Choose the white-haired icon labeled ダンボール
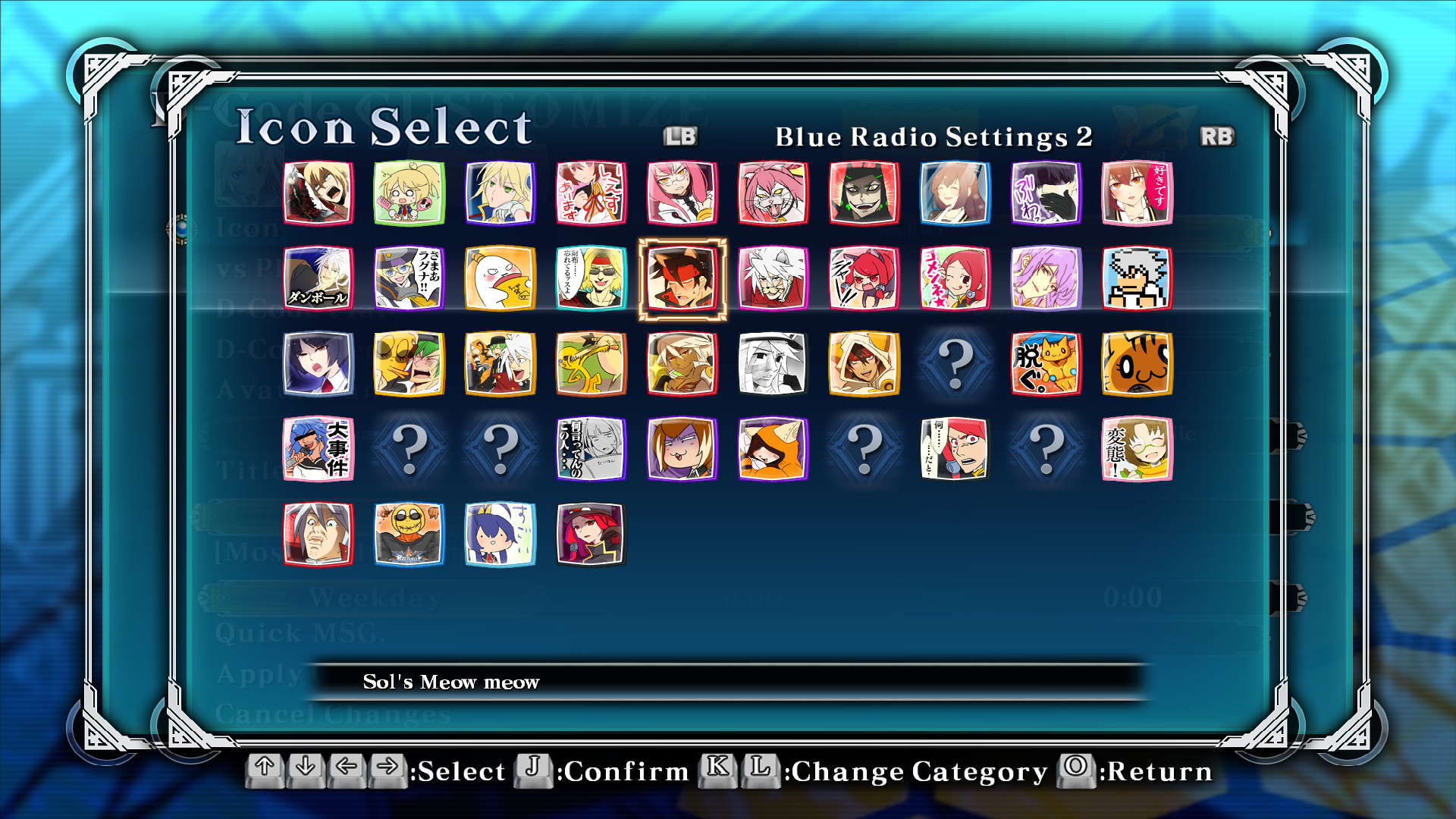The width and height of the screenshot is (1456, 819). click(x=318, y=278)
